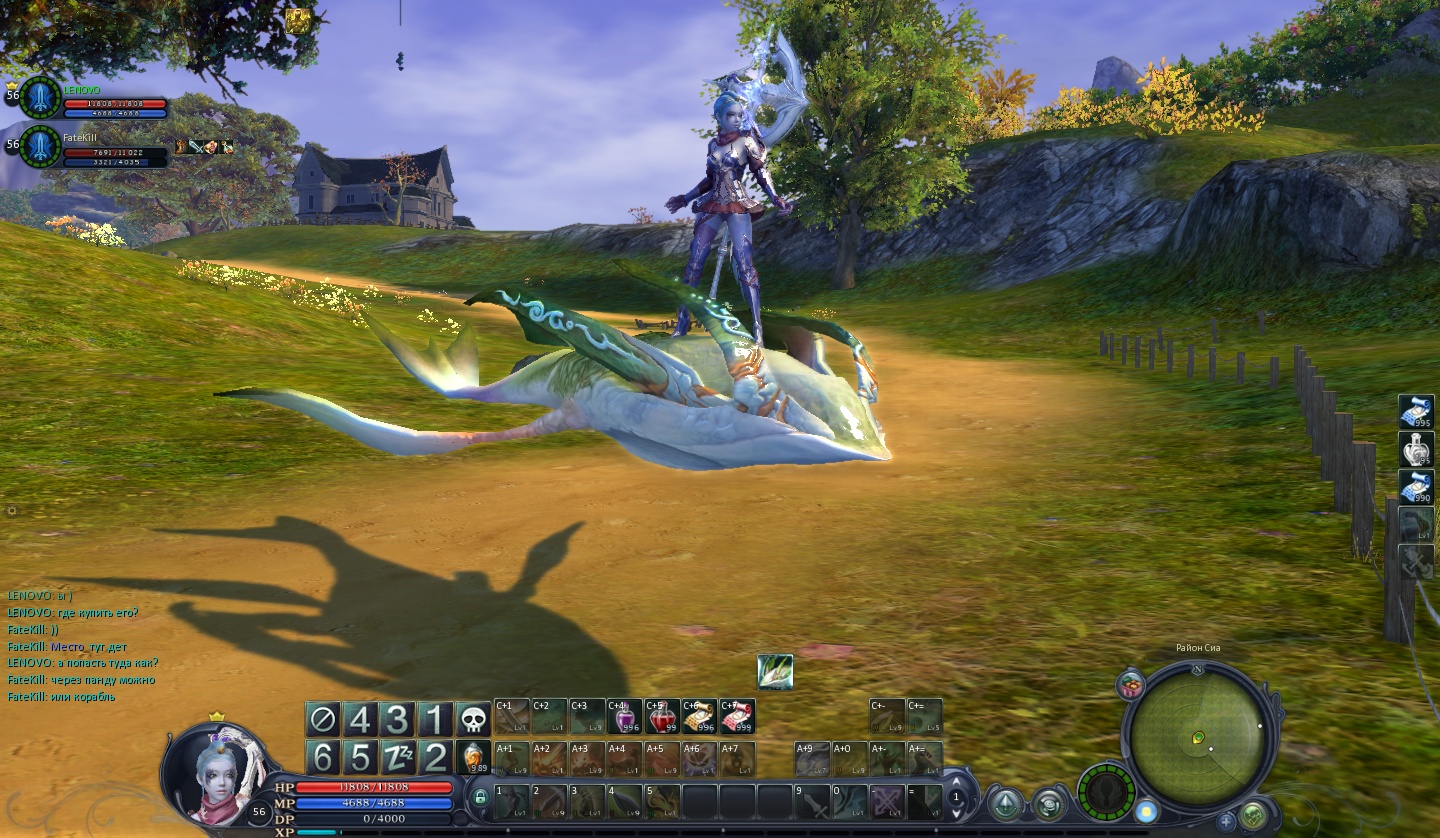Toggle the hotbar padlock icon
The image size is (1440, 838).
tap(481, 797)
